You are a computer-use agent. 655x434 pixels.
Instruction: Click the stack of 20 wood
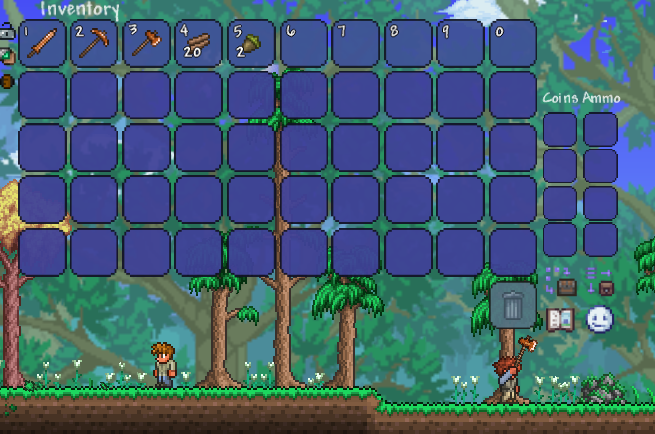tap(198, 43)
